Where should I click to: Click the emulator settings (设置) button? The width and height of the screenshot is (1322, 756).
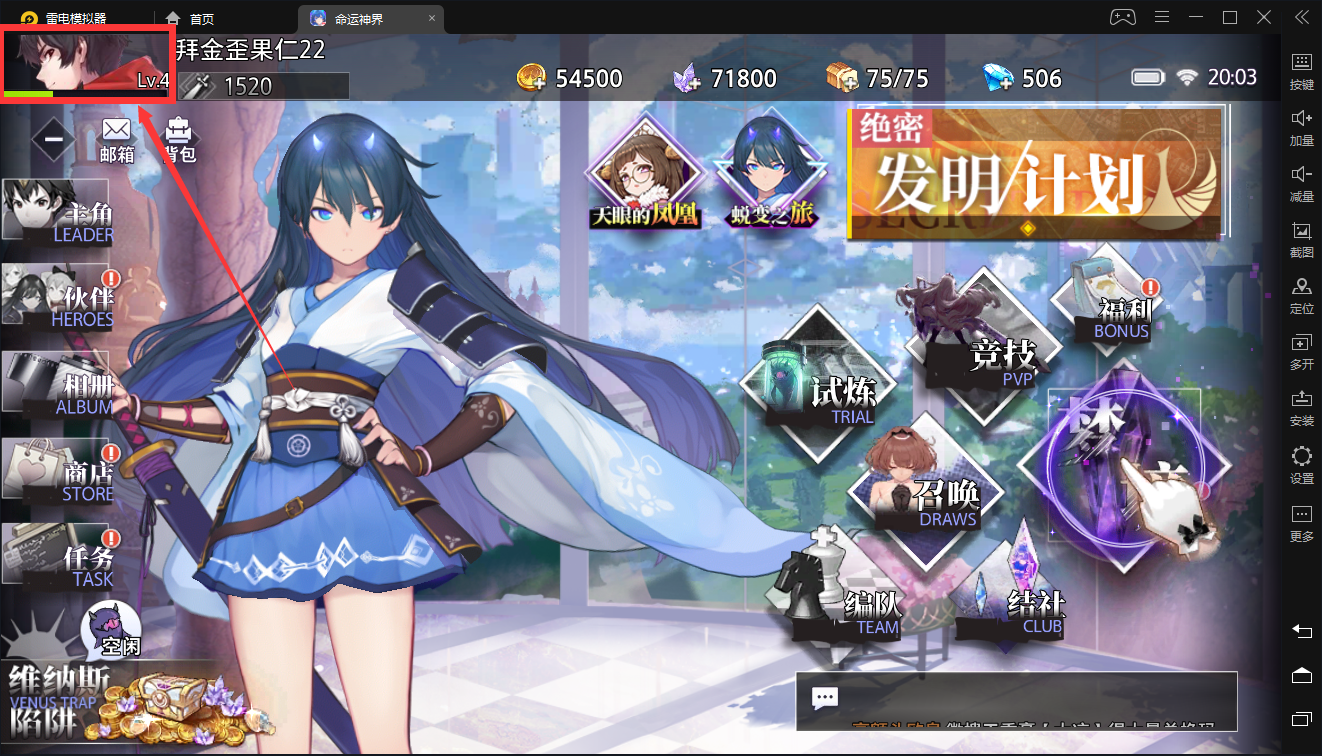(1301, 465)
